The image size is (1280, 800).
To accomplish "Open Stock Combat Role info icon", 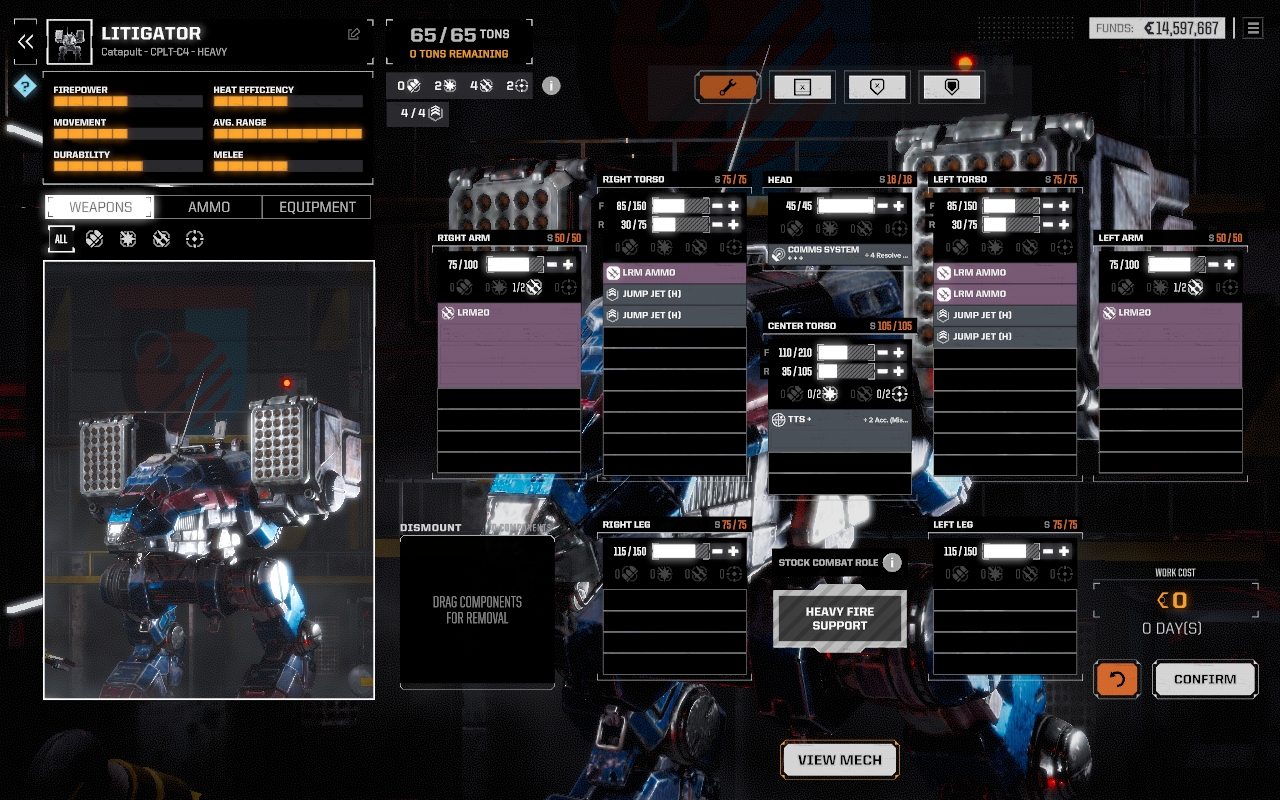I will click(892, 563).
